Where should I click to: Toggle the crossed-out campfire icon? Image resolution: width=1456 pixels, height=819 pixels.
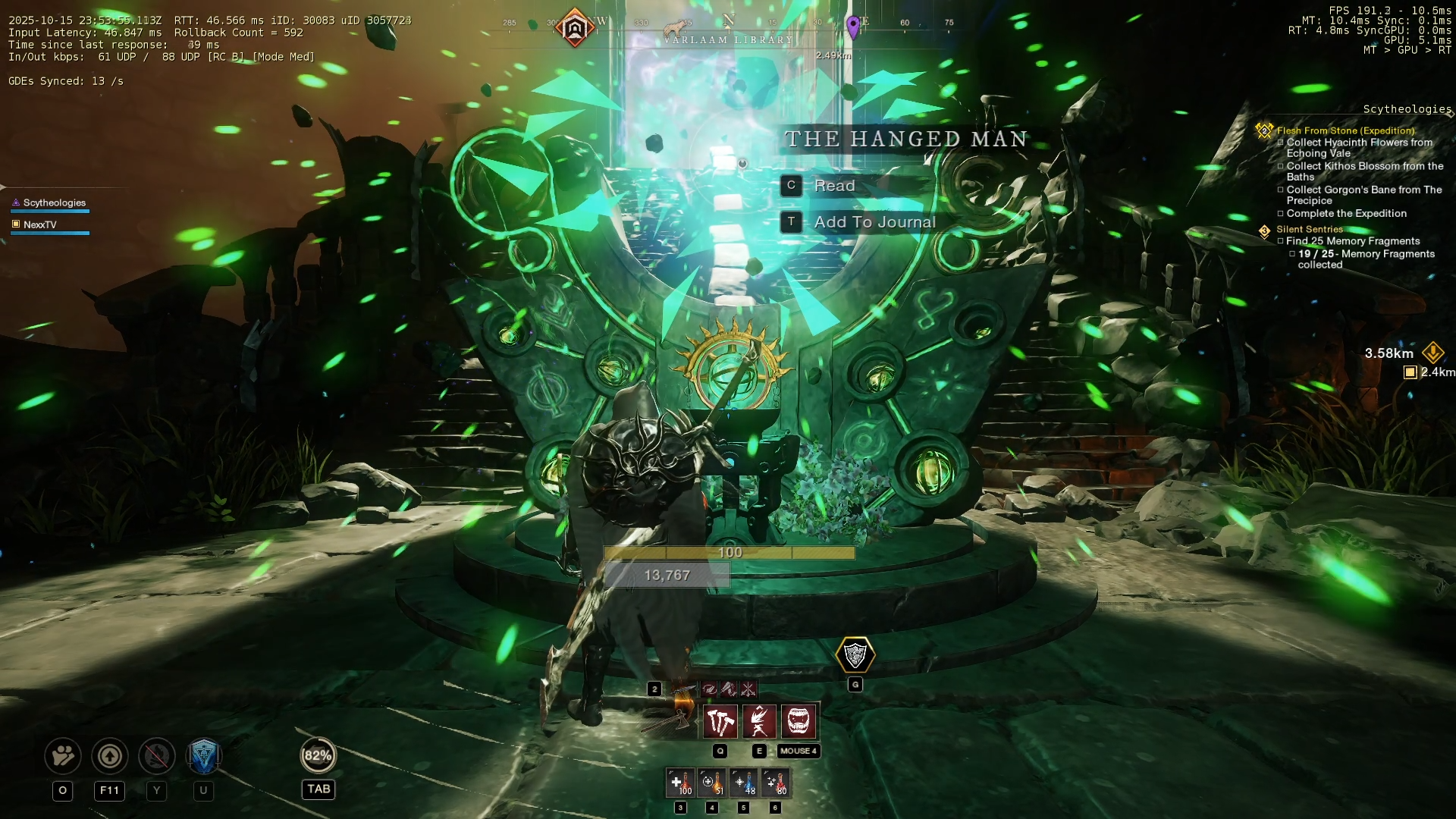157,756
